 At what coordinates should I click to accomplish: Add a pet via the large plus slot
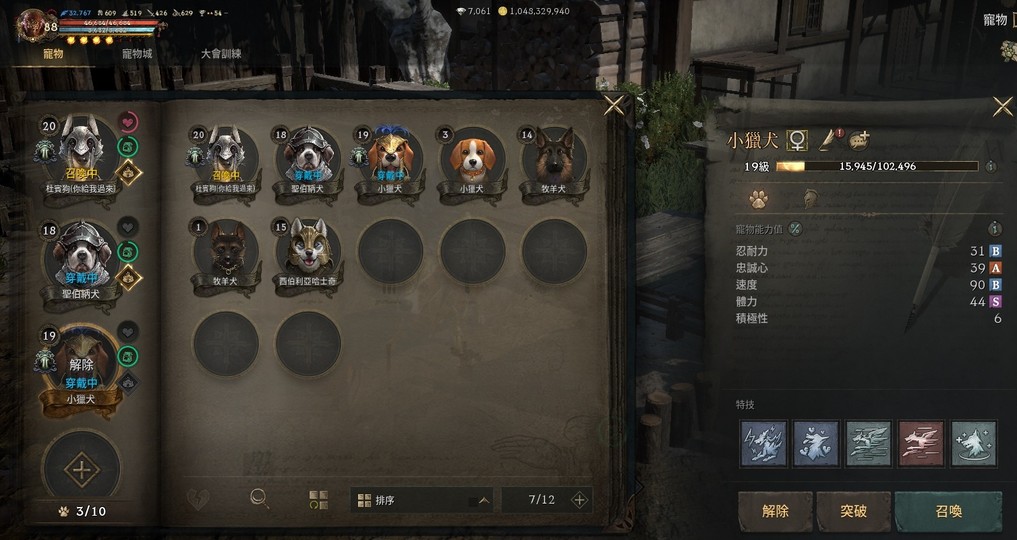[80, 467]
